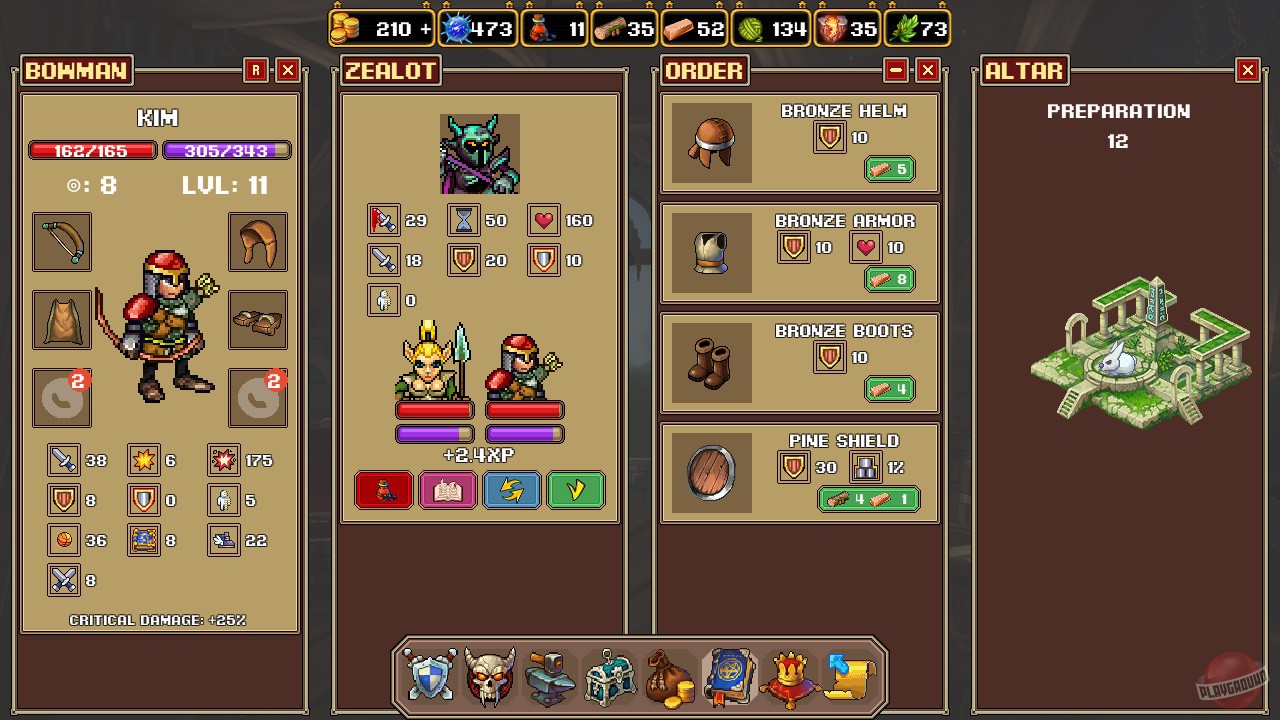This screenshot has width=1280, height=720.
Task: Open the gold bag market
Action: [x=669, y=677]
